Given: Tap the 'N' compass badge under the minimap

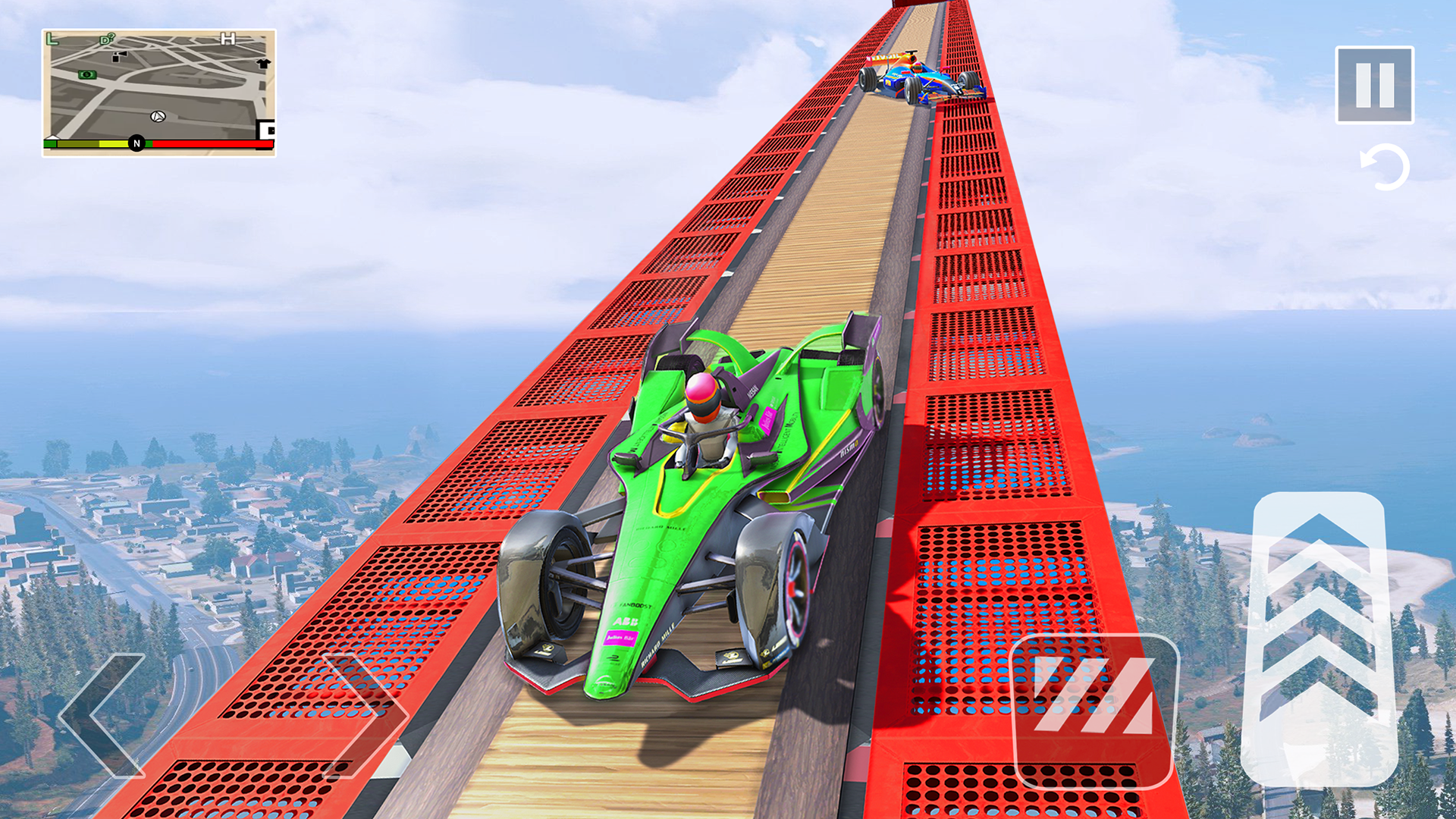Looking at the screenshot, I should (x=137, y=144).
